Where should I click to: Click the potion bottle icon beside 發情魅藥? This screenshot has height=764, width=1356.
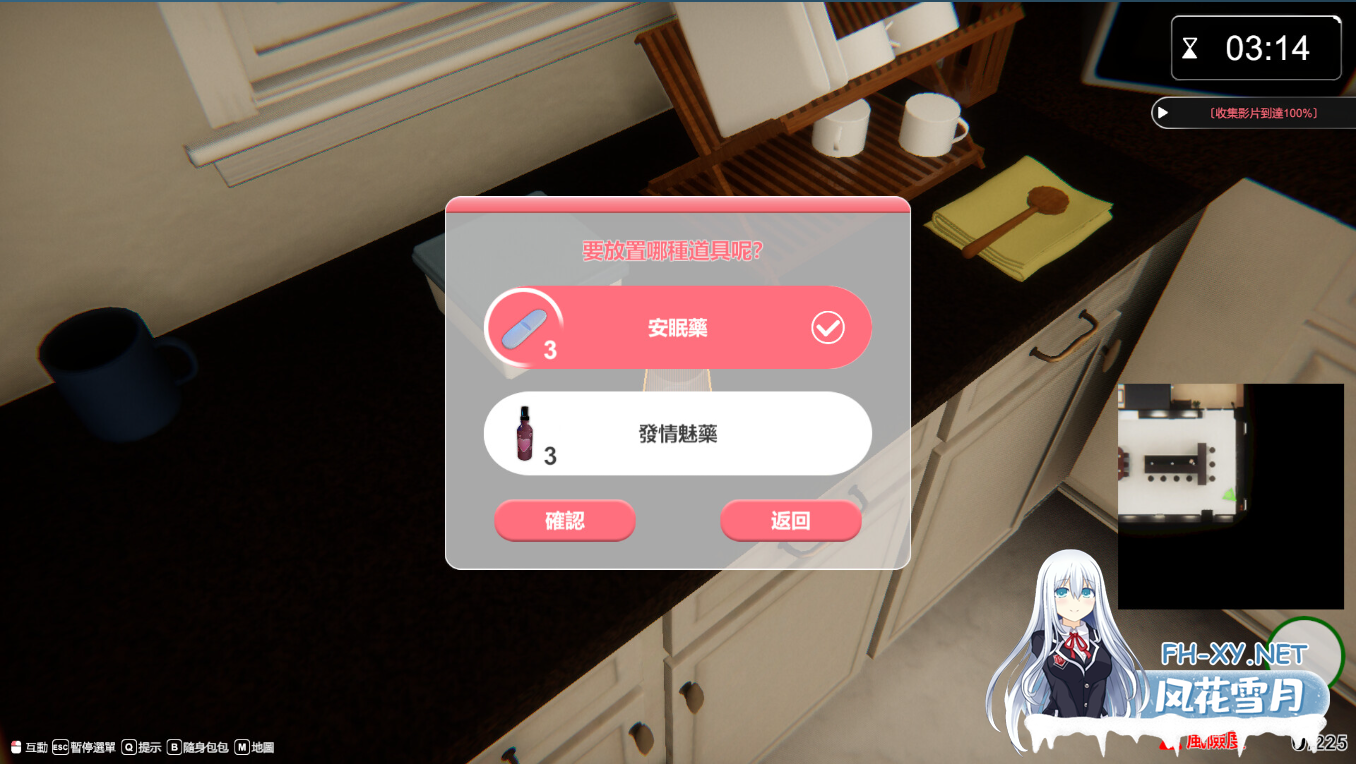point(523,434)
